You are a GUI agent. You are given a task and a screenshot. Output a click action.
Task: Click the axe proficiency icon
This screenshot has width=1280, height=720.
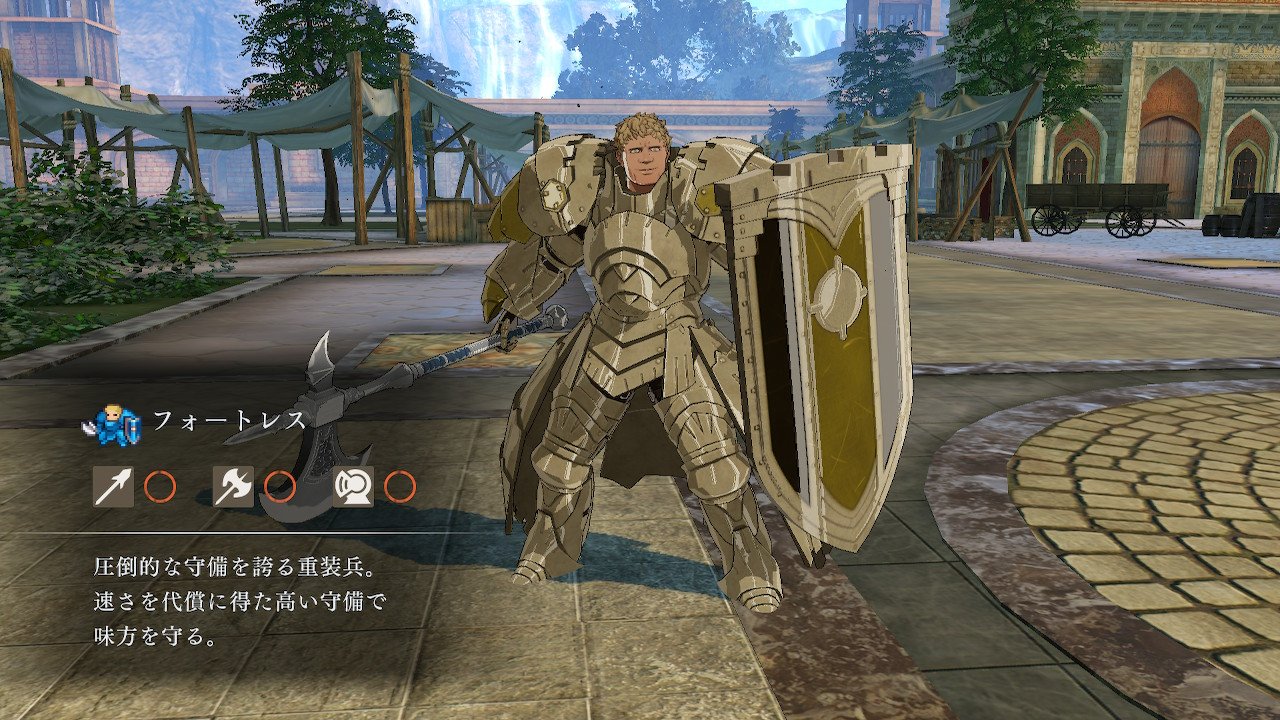pyautogui.click(x=233, y=487)
